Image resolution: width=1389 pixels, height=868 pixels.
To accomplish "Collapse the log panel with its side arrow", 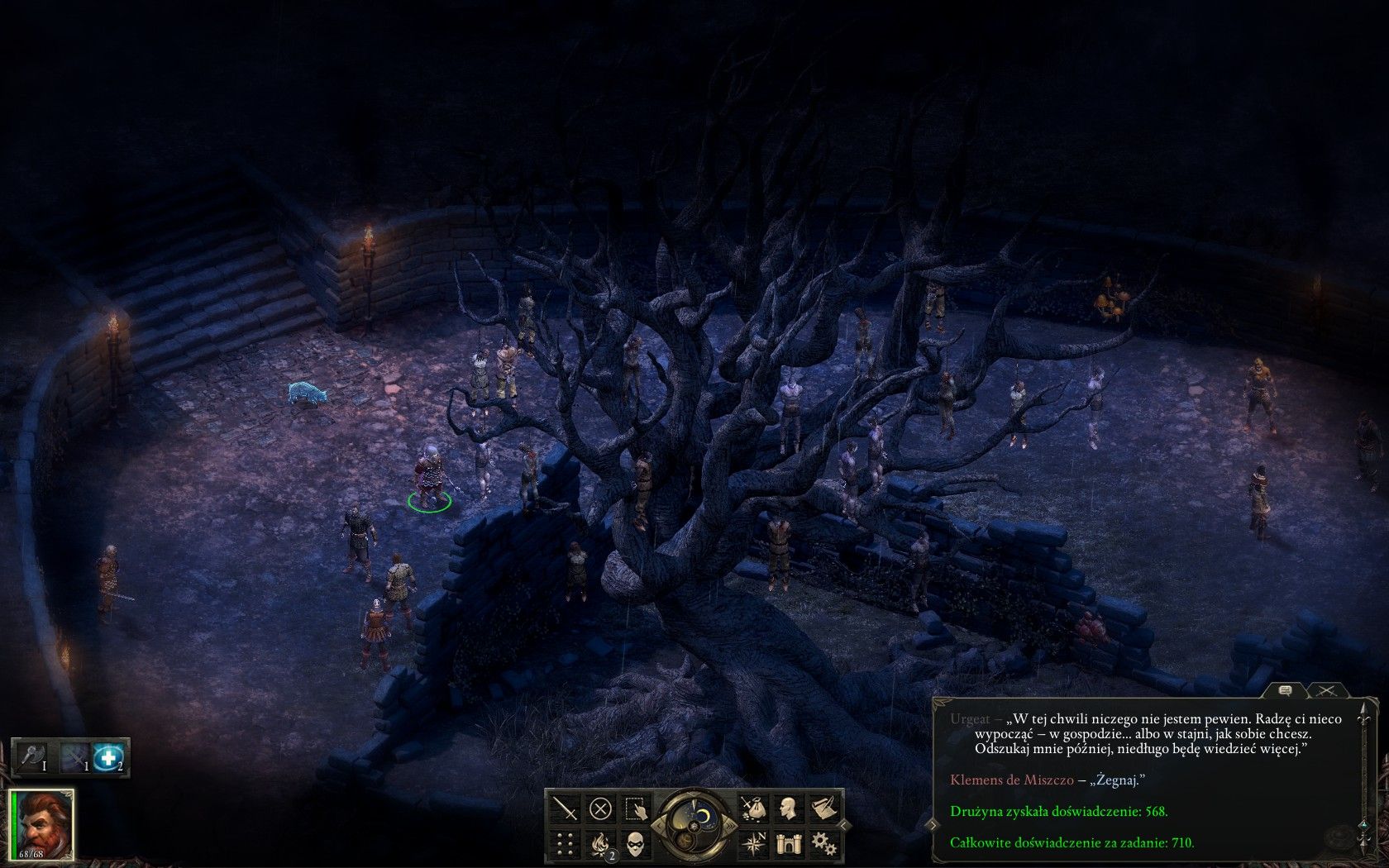I will click(x=933, y=824).
